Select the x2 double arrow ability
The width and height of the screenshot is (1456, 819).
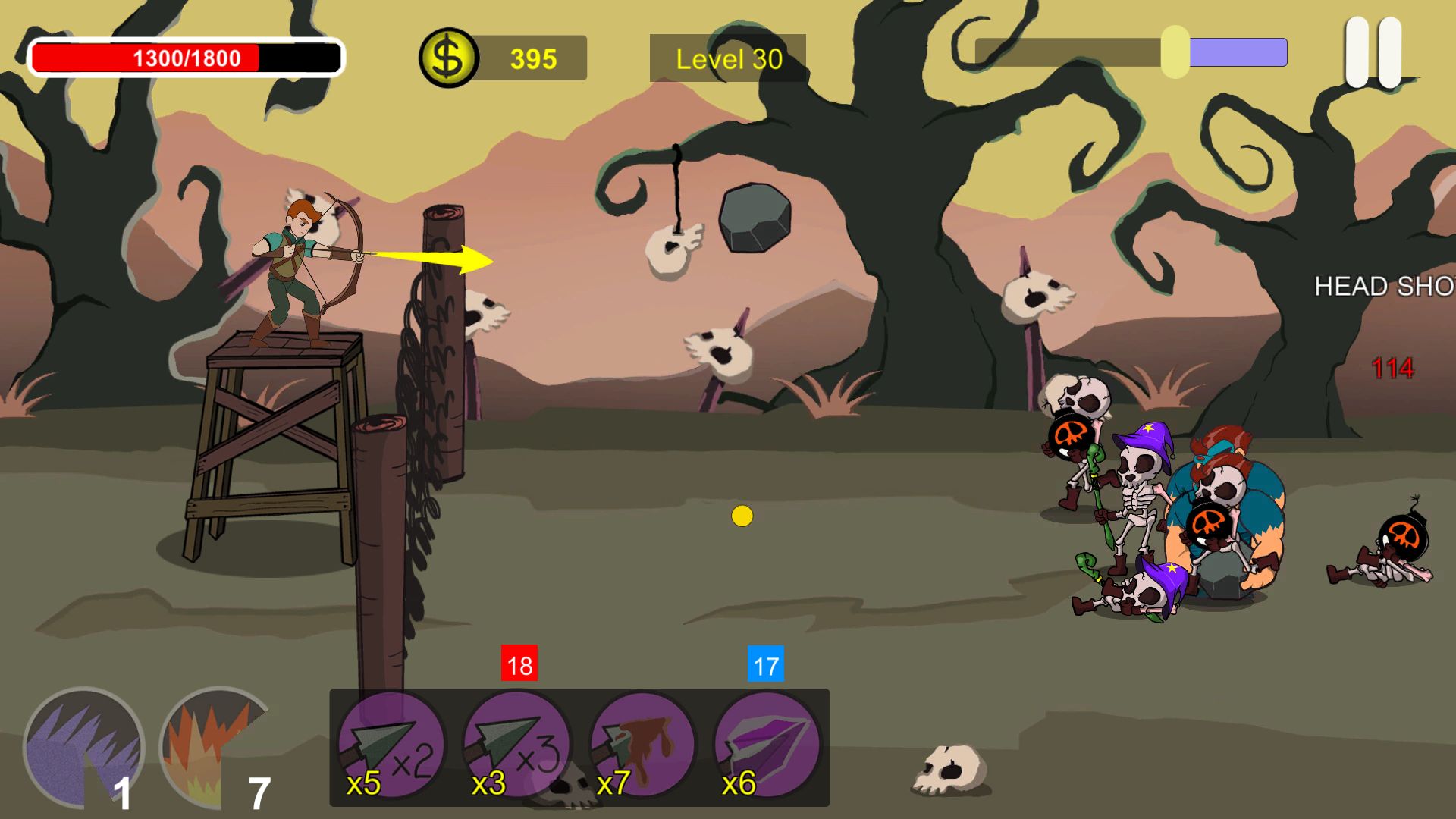[x=391, y=747]
